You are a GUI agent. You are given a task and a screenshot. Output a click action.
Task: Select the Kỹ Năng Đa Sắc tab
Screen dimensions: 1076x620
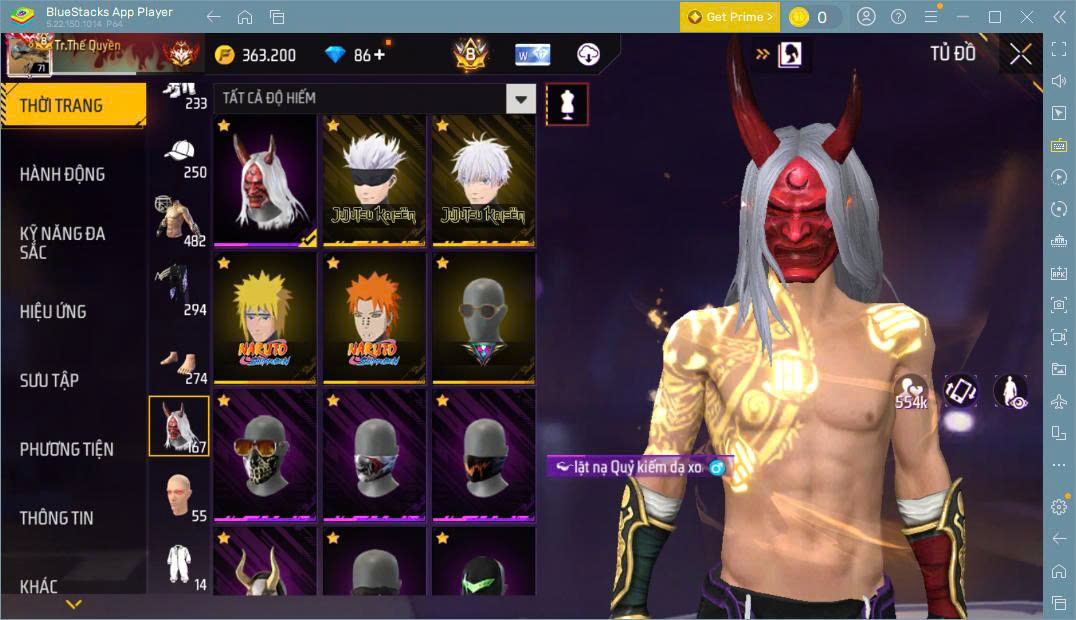coord(62,242)
